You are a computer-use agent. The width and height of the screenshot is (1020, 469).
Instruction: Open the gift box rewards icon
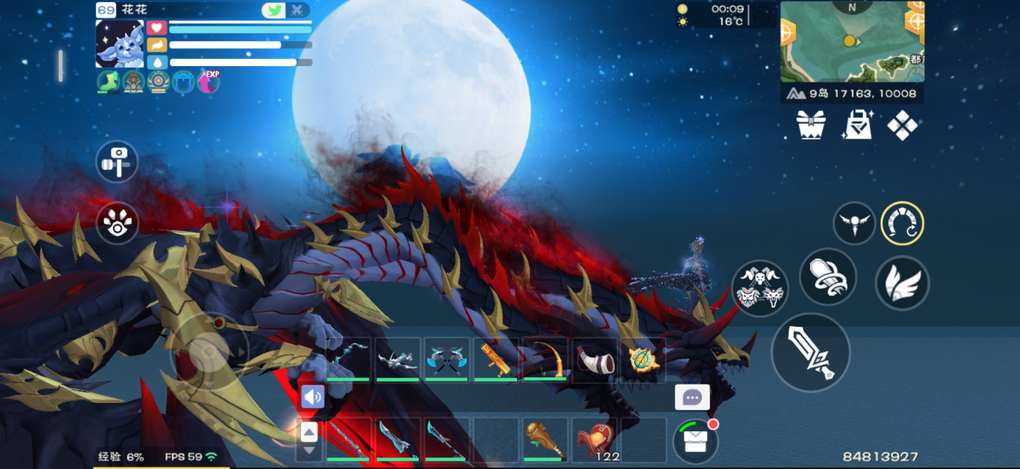[811, 125]
